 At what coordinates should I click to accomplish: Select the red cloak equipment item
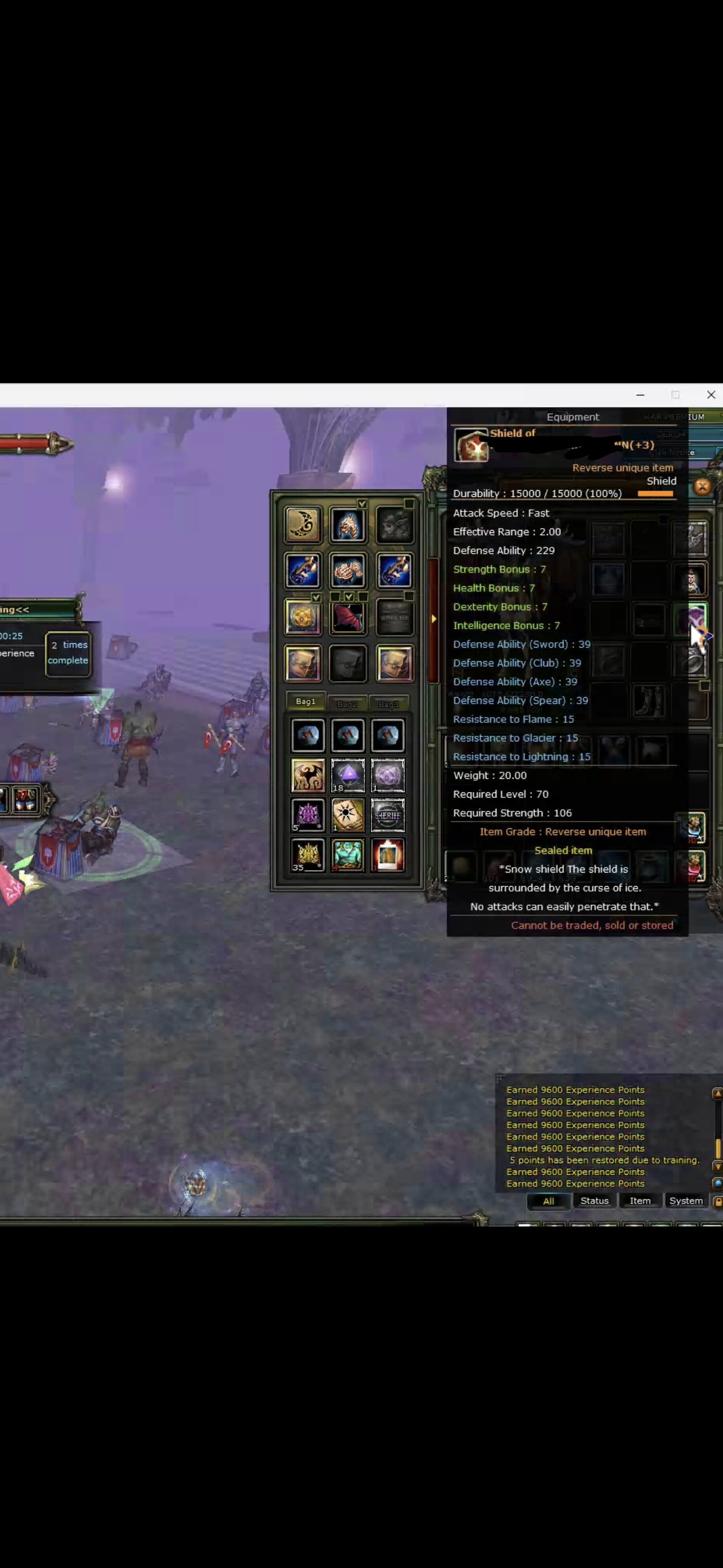coord(348,617)
